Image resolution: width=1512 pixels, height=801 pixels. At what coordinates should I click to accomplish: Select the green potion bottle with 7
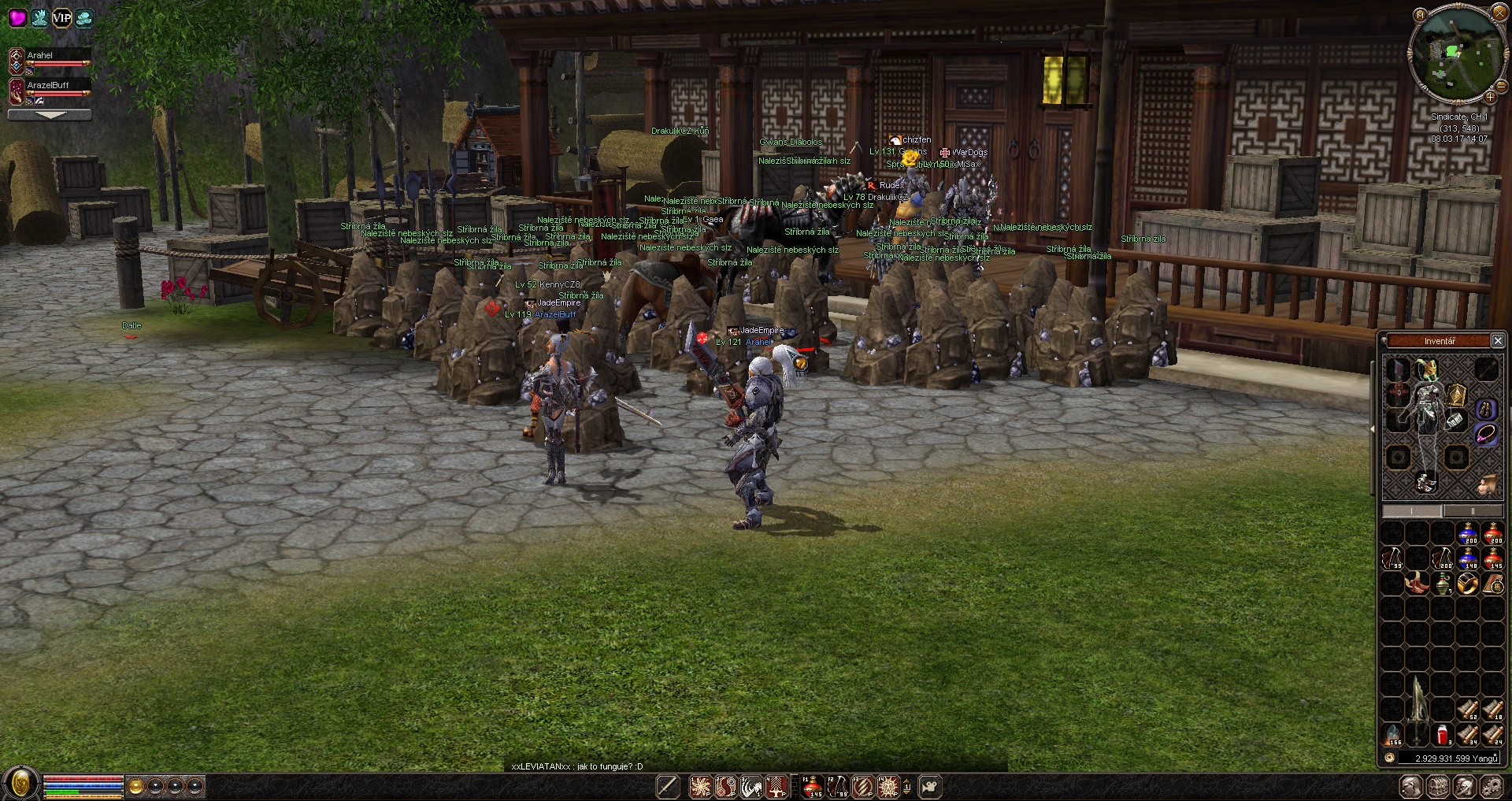point(1443,584)
